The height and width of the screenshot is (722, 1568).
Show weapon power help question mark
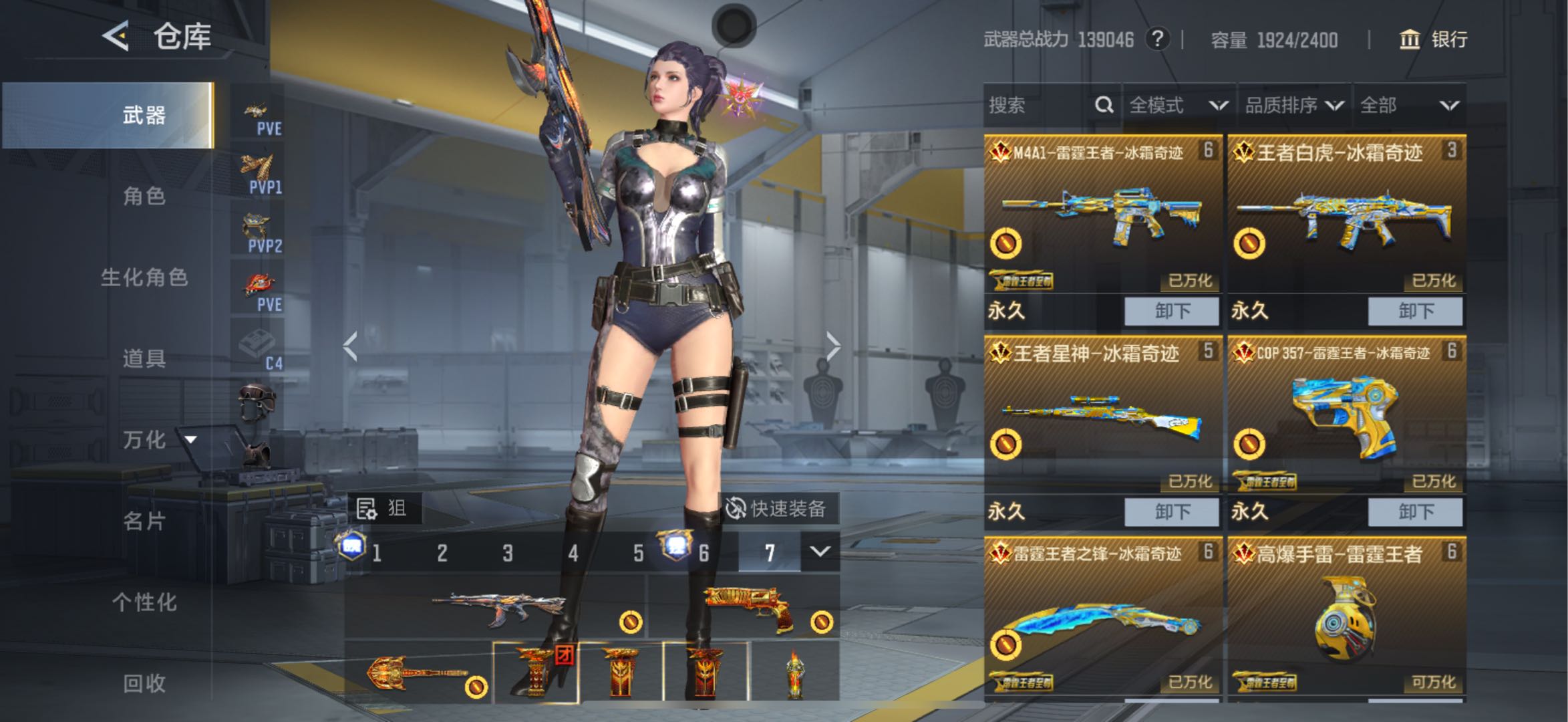(x=1157, y=39)
